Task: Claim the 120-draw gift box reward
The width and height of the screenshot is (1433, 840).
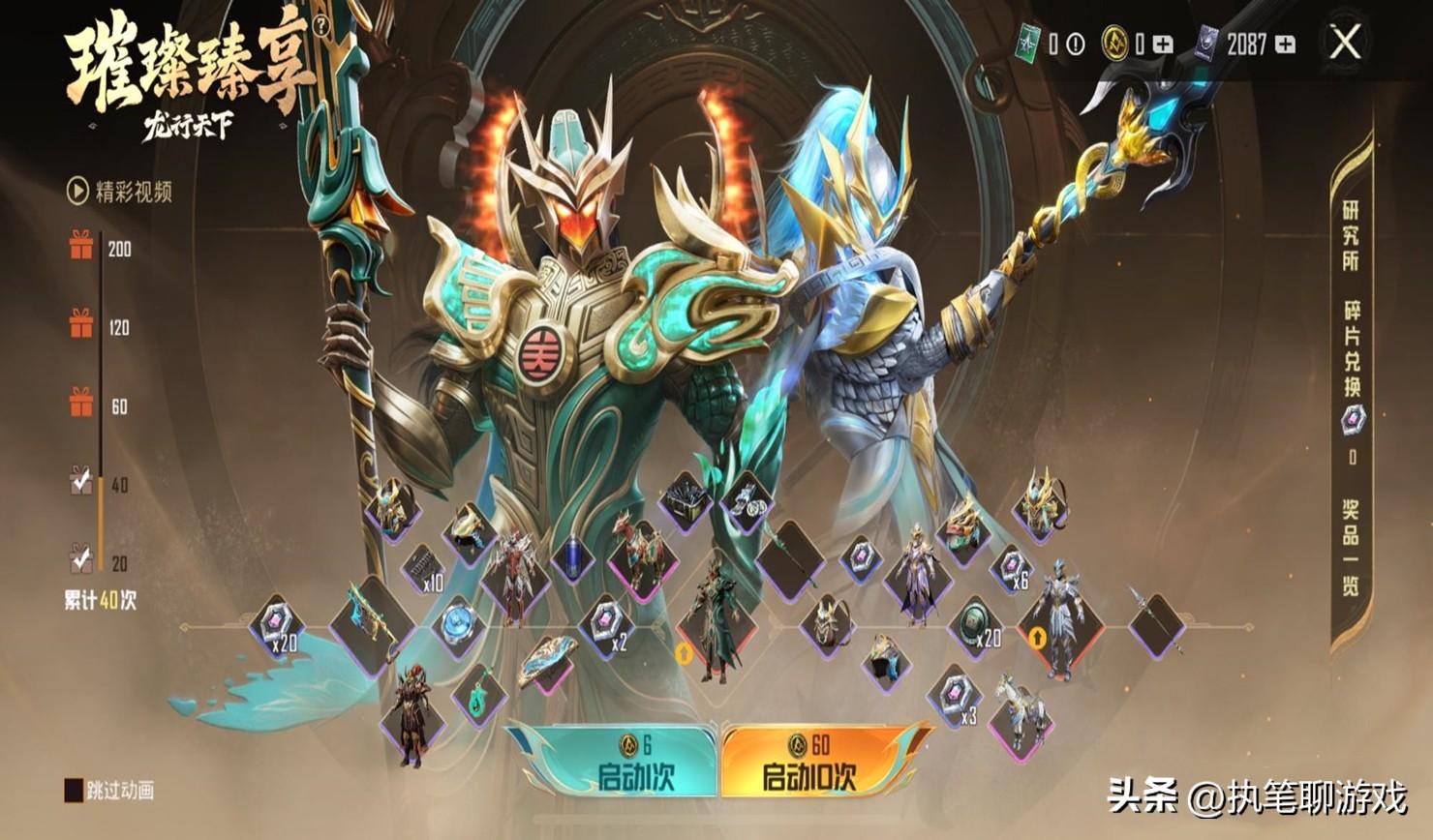Action: pyautogui.click(x=81, y=325)
